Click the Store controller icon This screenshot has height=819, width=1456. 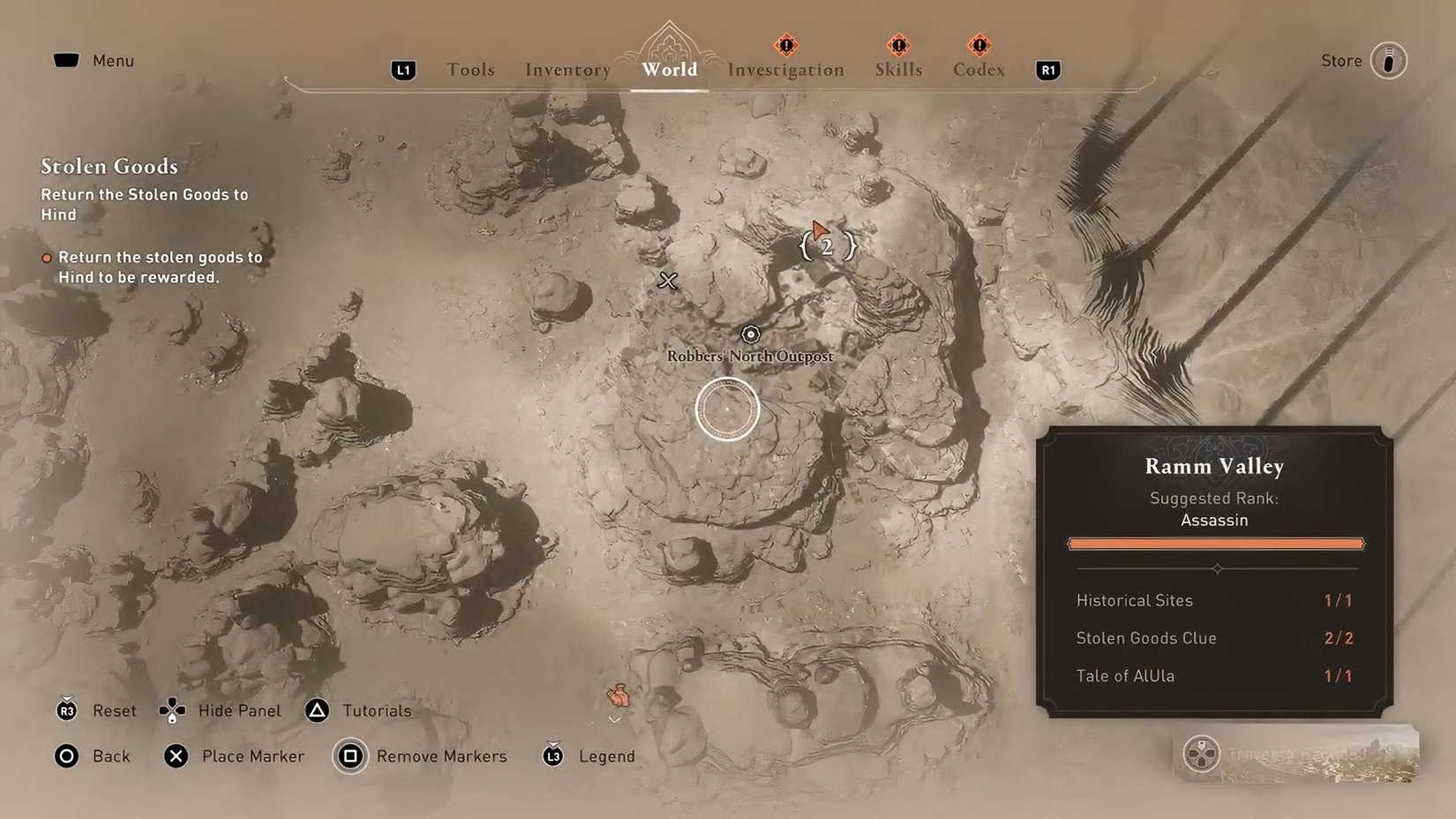tap(1389, 60)
